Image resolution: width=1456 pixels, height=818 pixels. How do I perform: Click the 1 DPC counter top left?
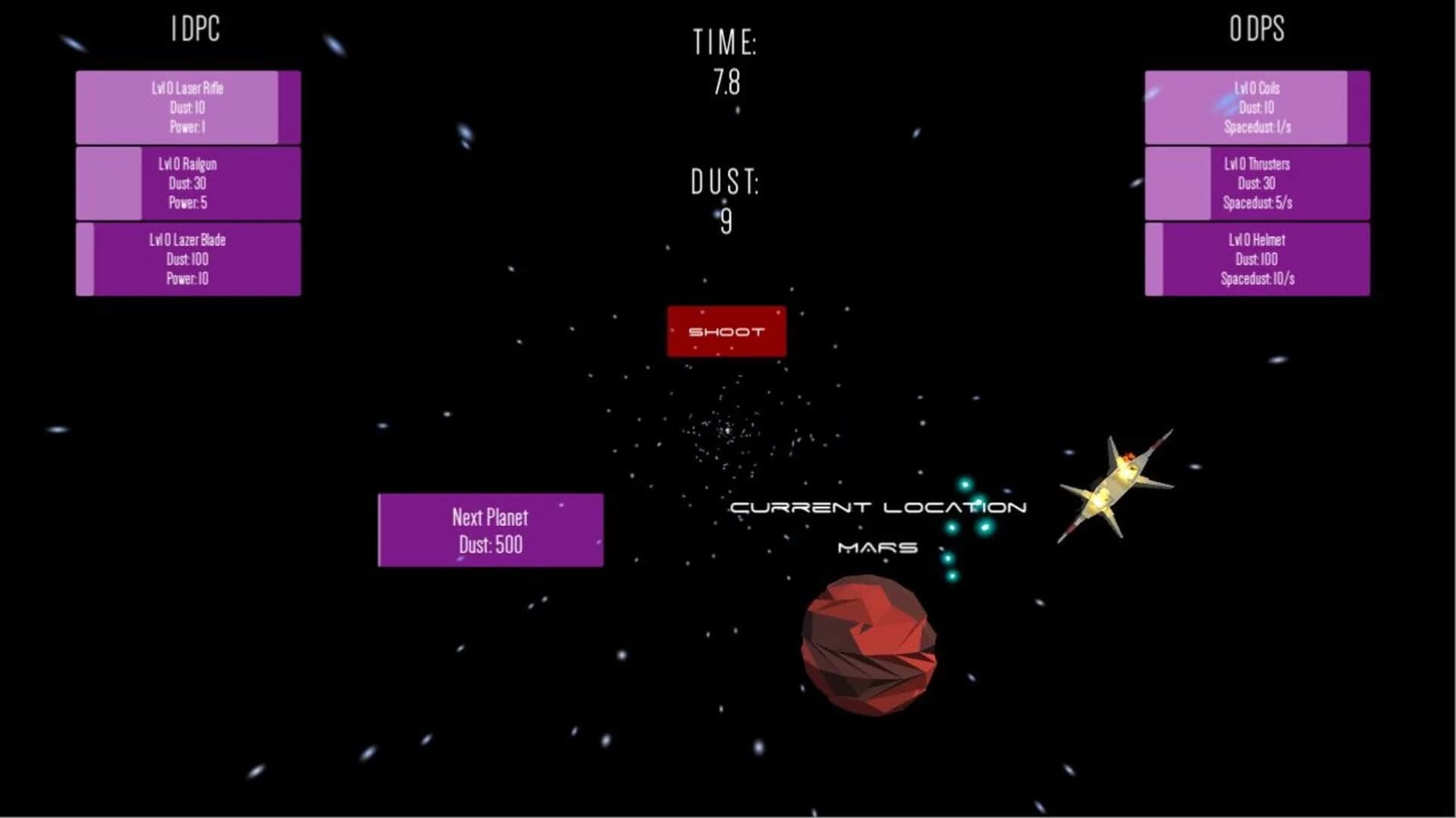coord(194,29)
